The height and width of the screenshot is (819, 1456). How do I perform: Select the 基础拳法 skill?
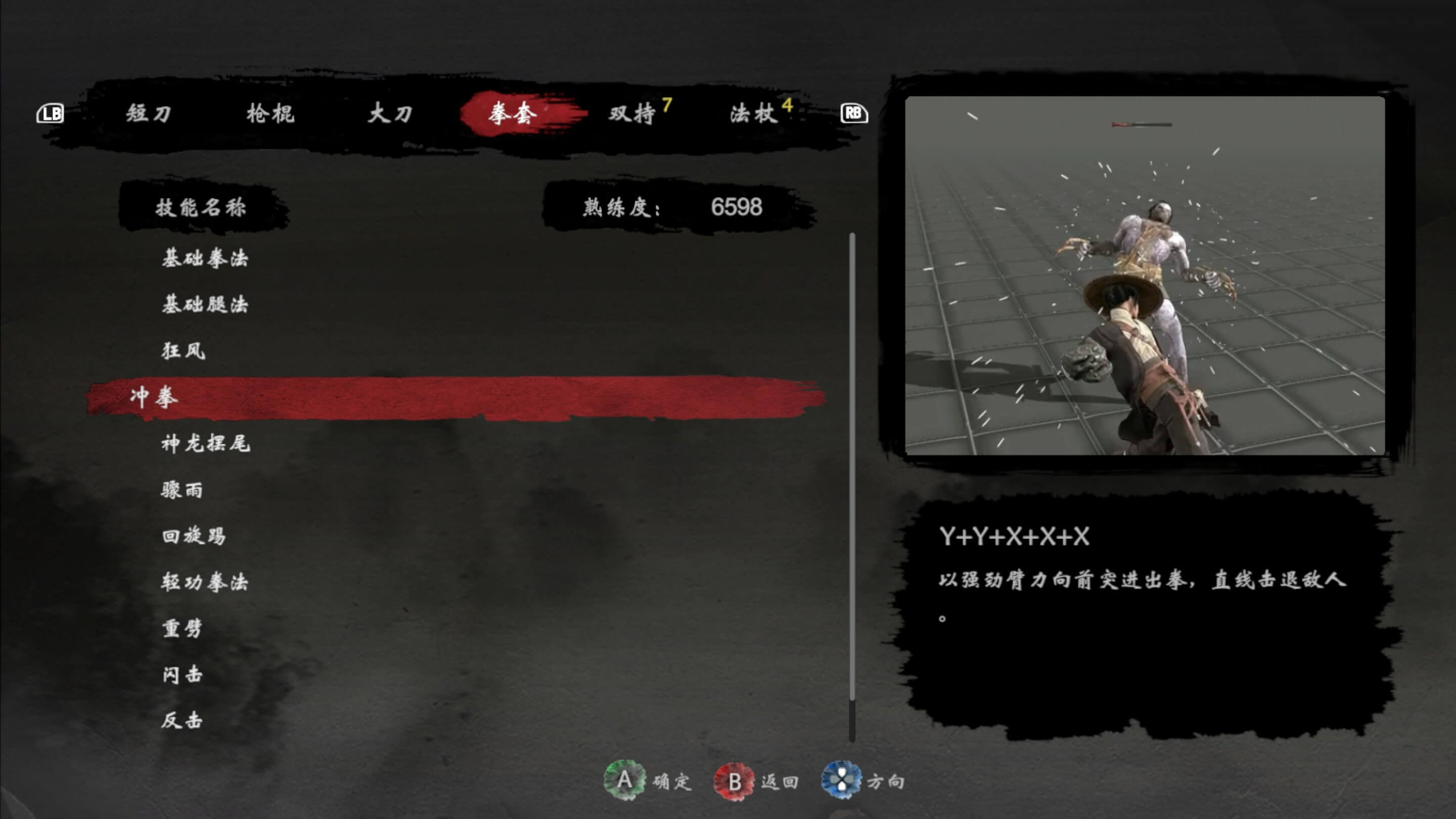[205, 258]
